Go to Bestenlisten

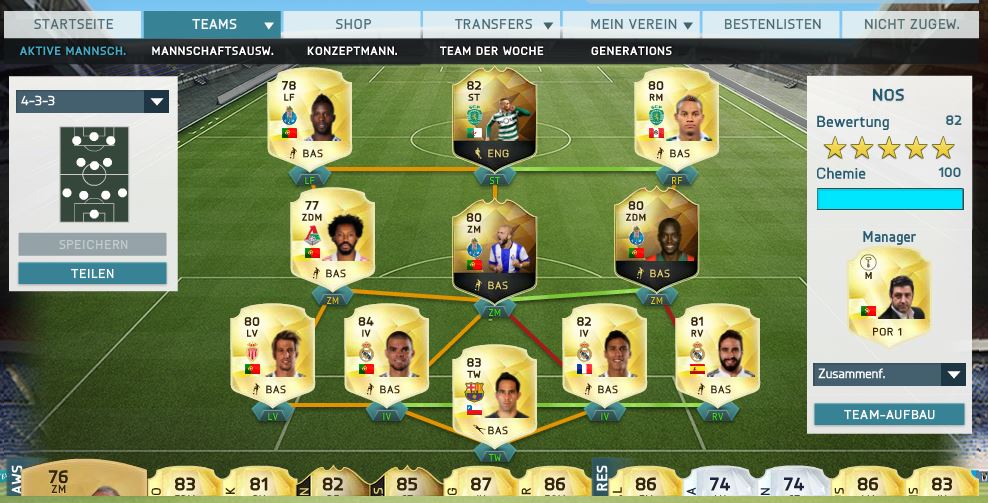tap(771, 24)
